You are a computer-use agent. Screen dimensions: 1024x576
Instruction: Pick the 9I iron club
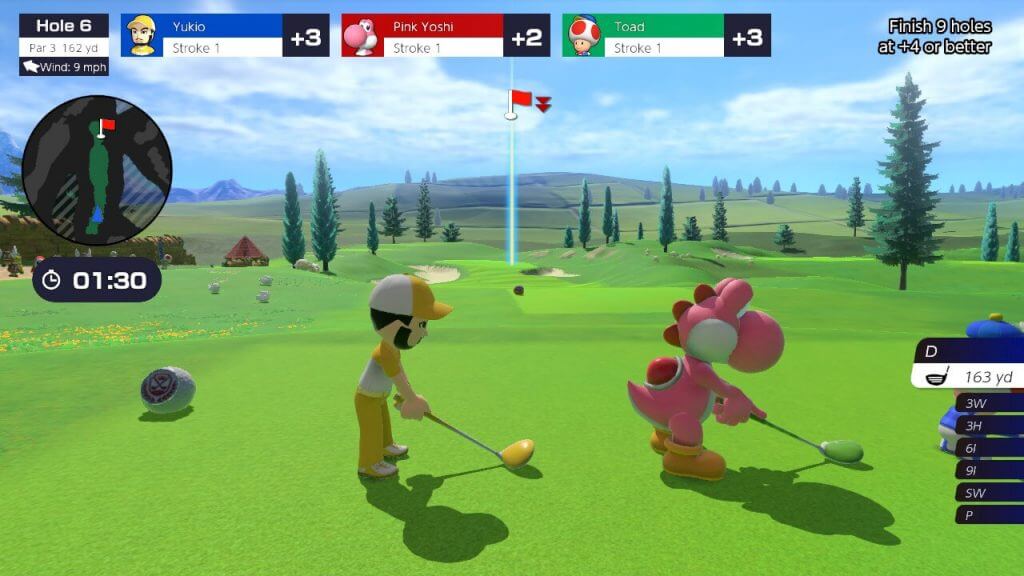click(988, 470)
